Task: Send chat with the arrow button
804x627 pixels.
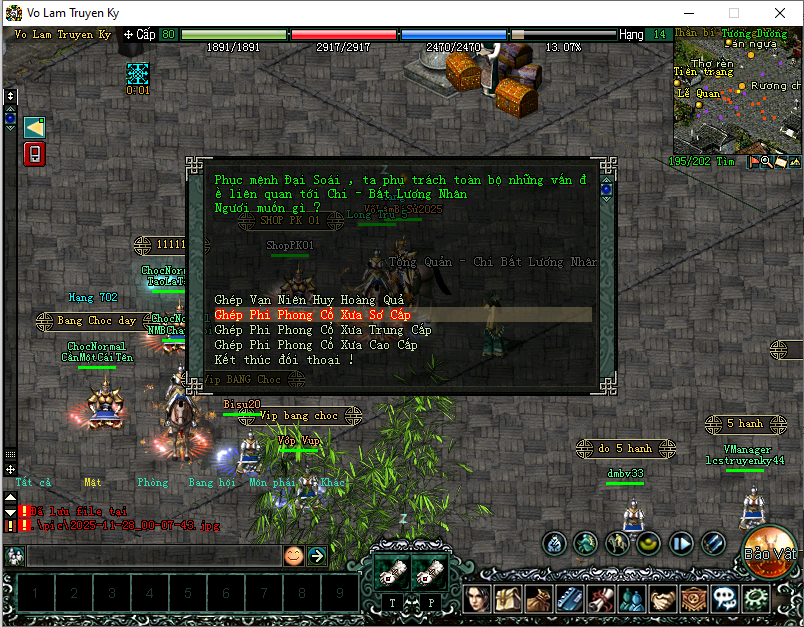Action: (317, 556)
